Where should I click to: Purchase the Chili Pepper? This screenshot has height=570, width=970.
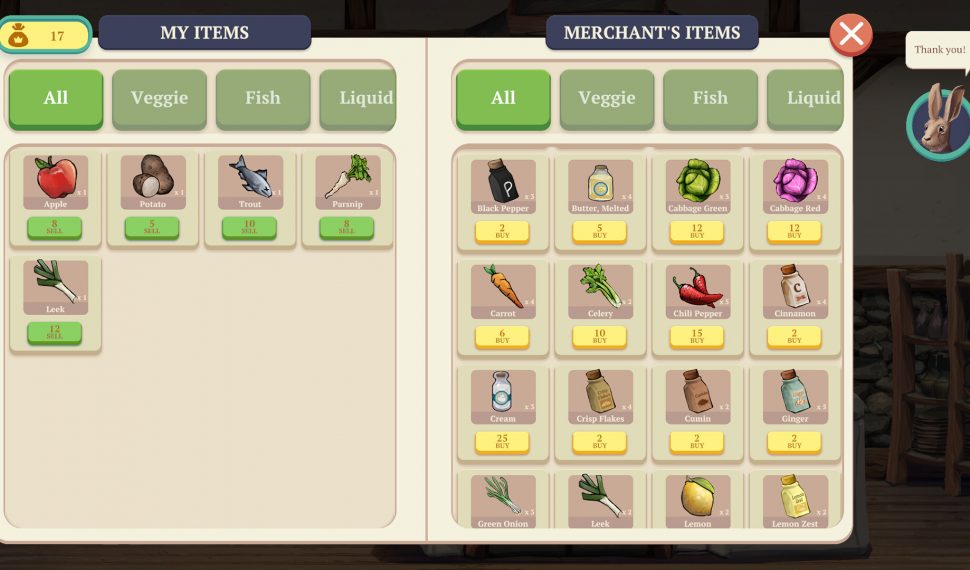pos(697,337)
